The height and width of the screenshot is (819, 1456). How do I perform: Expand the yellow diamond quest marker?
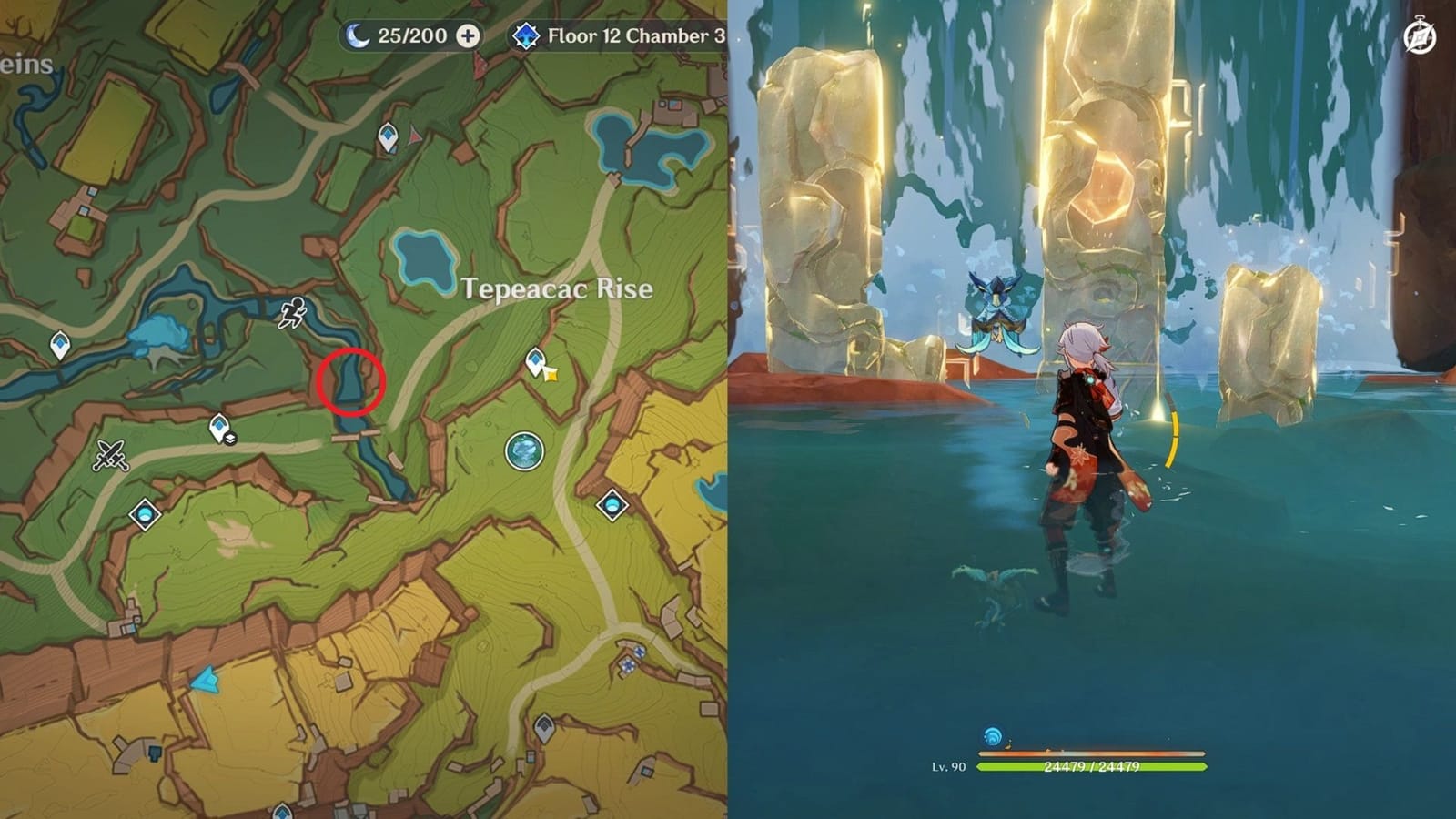550,376
